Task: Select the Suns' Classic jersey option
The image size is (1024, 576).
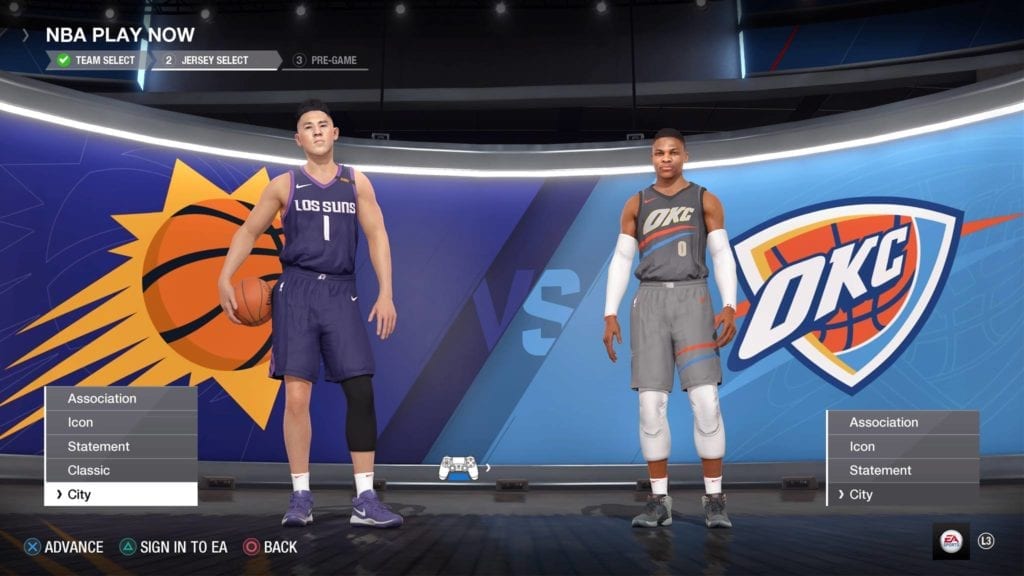Action: tap(121, 470)
